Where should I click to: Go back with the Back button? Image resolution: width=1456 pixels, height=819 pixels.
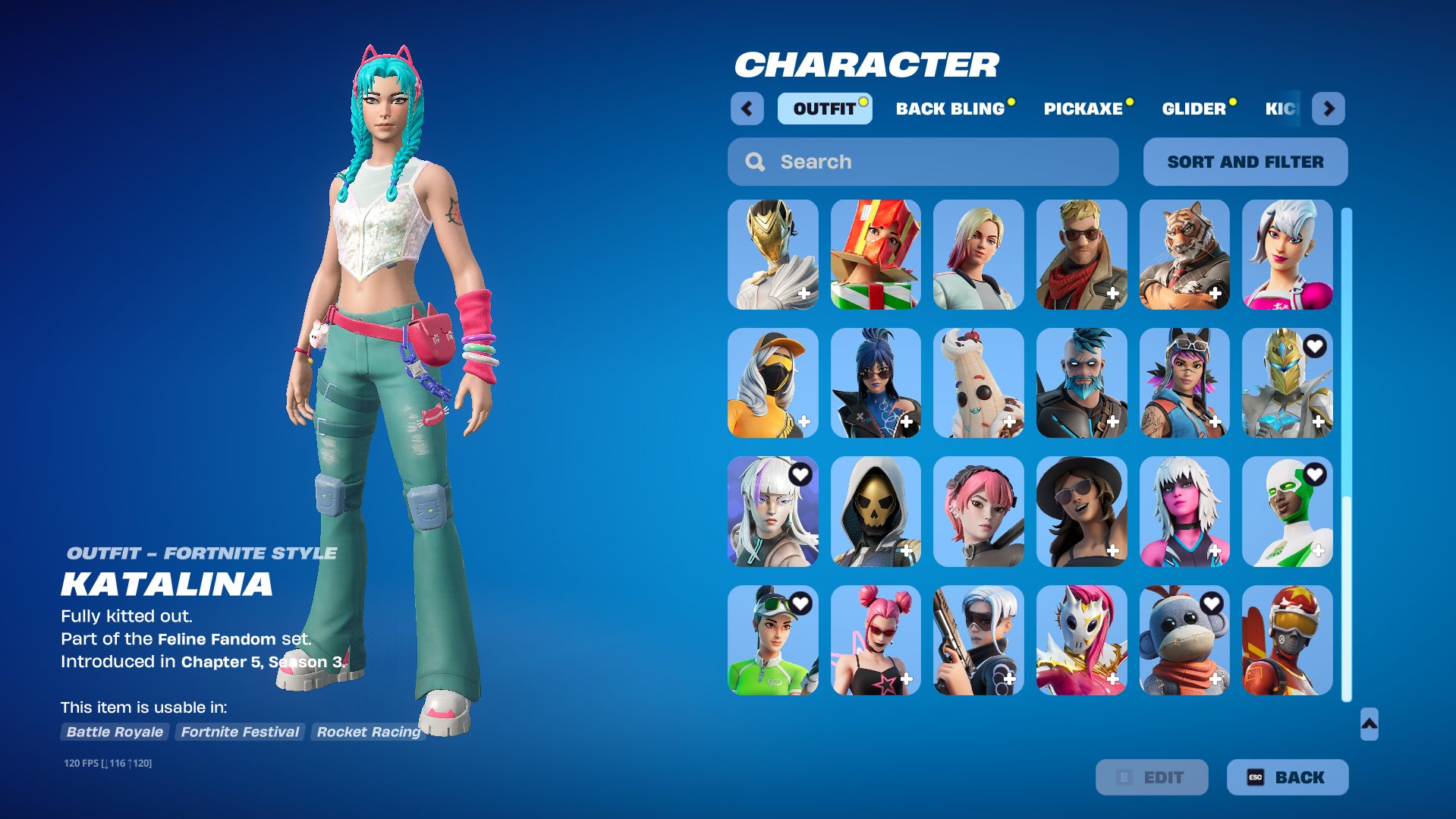(x=1287, y=777)
